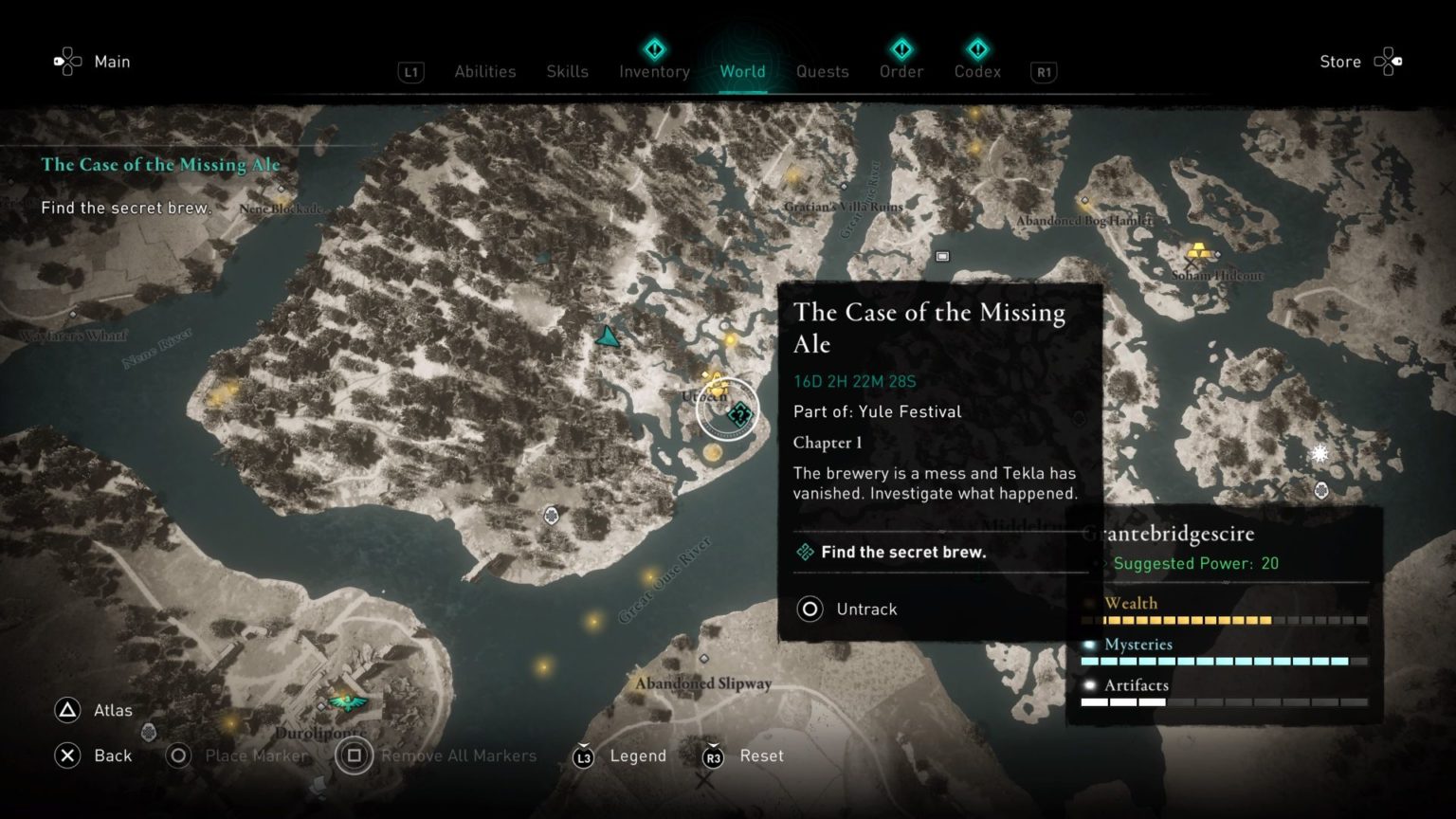
Task: Click the white snowflake mystery icon east of Middletun
Action: click(1318, 453)
